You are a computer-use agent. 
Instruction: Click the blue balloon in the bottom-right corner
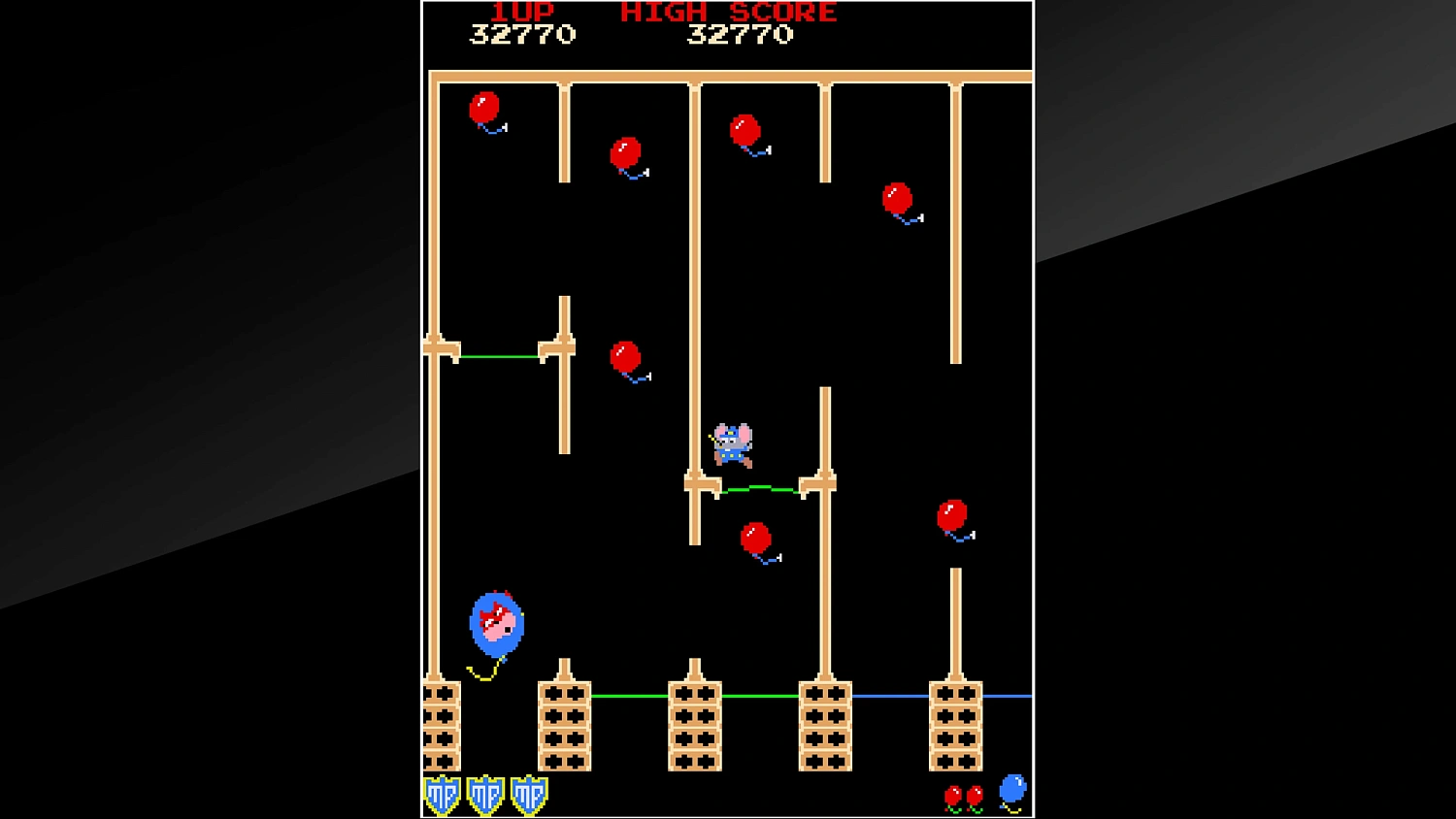1011,788
